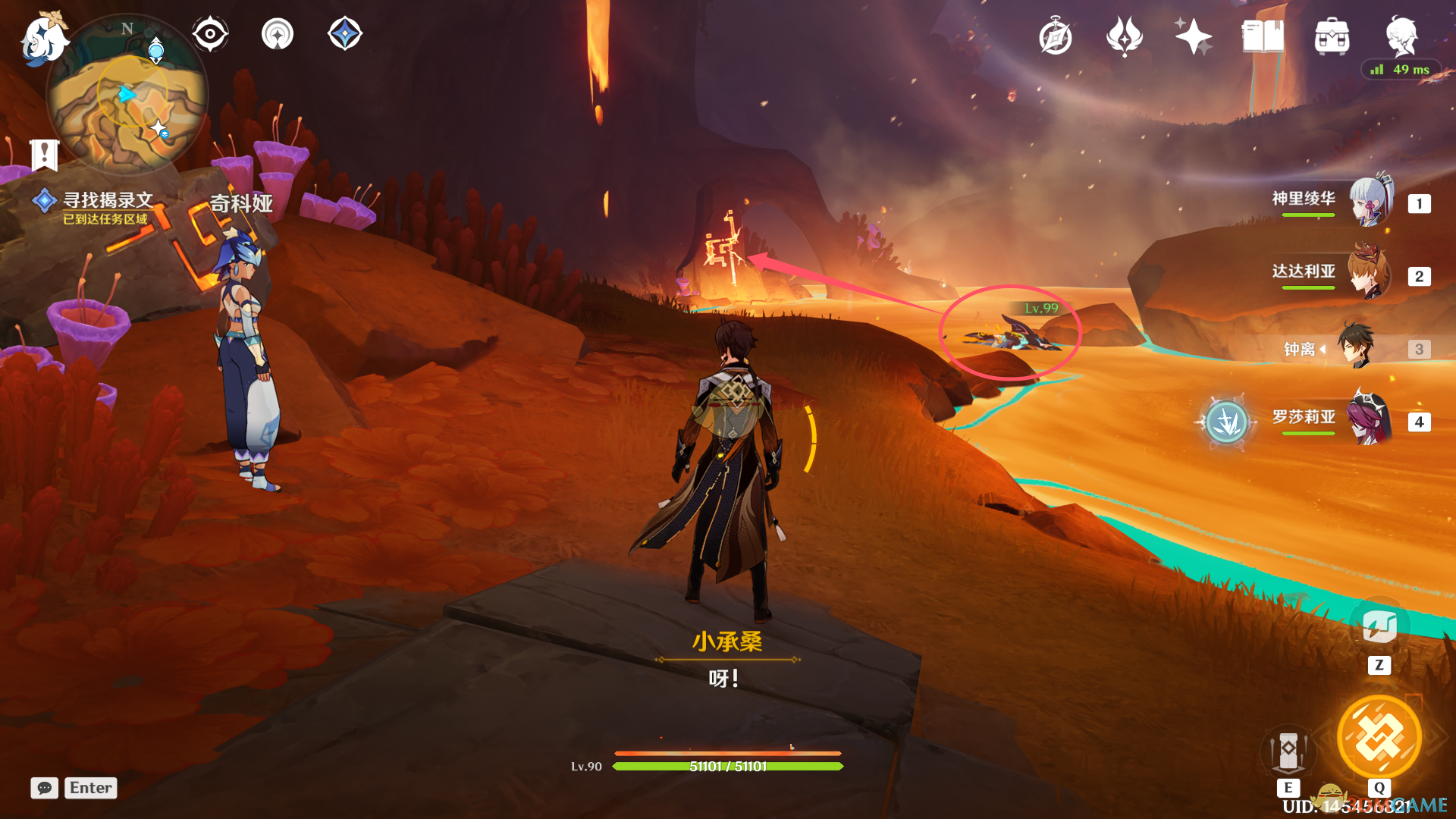Viewport: 1456px width, 819px height.
Task: Use Zhongli's elemental skill pillar
Action: [1288, 751]
